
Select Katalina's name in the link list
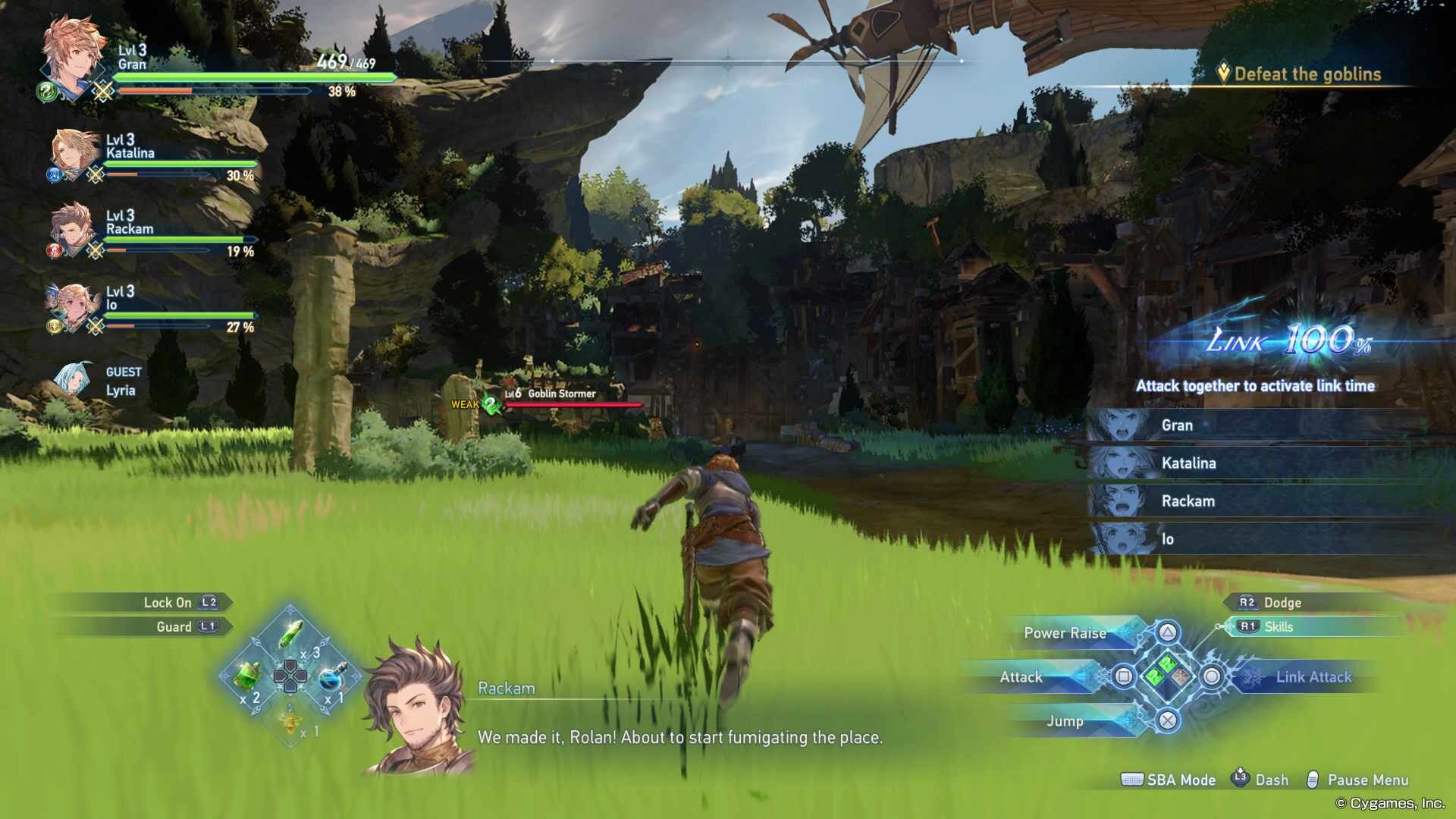pos(1190,463)
